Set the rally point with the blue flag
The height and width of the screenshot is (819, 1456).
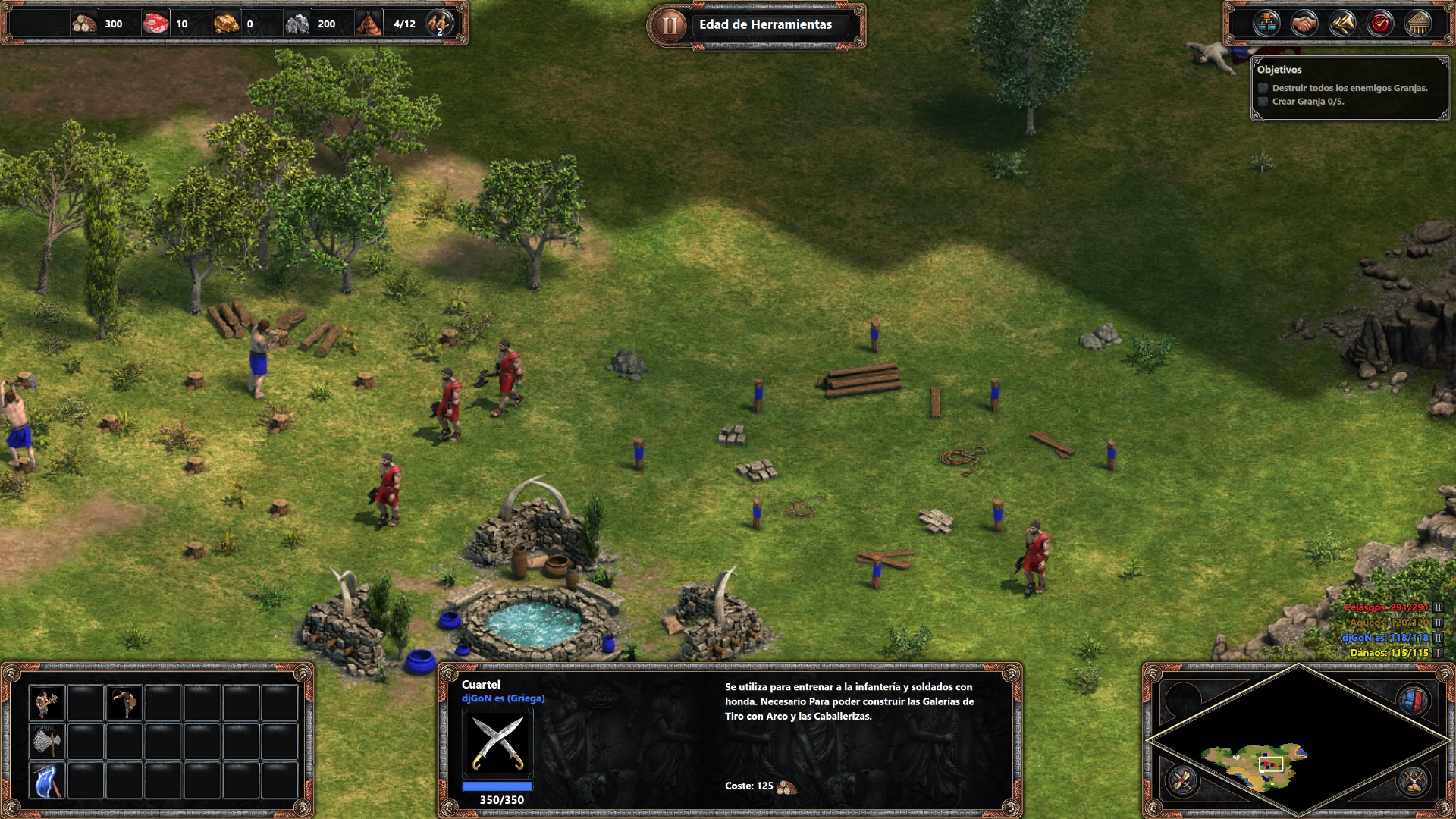point(46,780)
